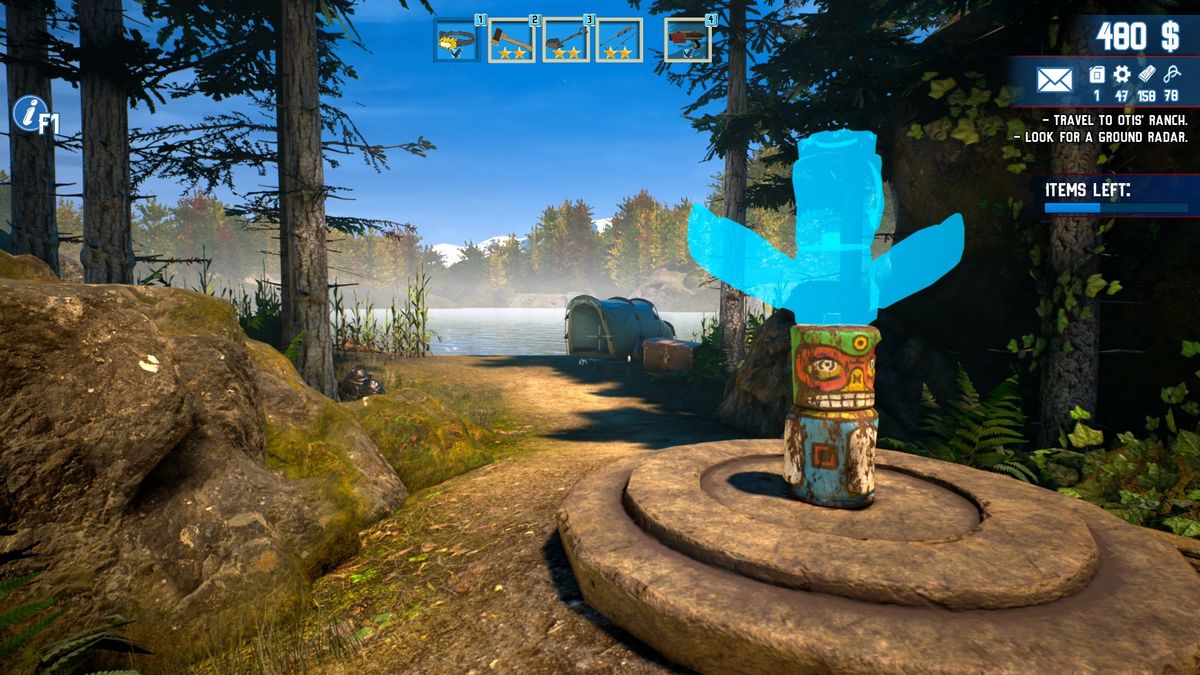Open the mail envelope icon
Viewport: 1200px width, 675px height.
(1054, 80)
